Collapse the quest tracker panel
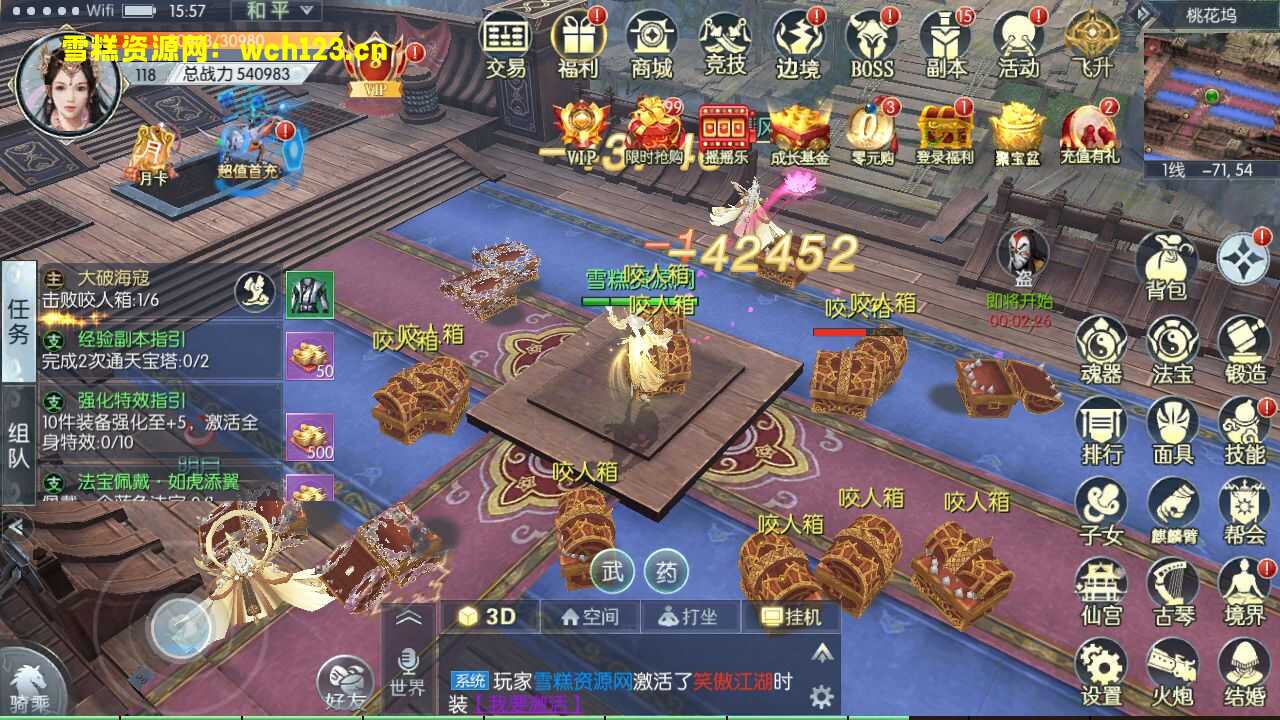Image resolution: width=1280 pixels, height=720 pixels. pos(15,525)
